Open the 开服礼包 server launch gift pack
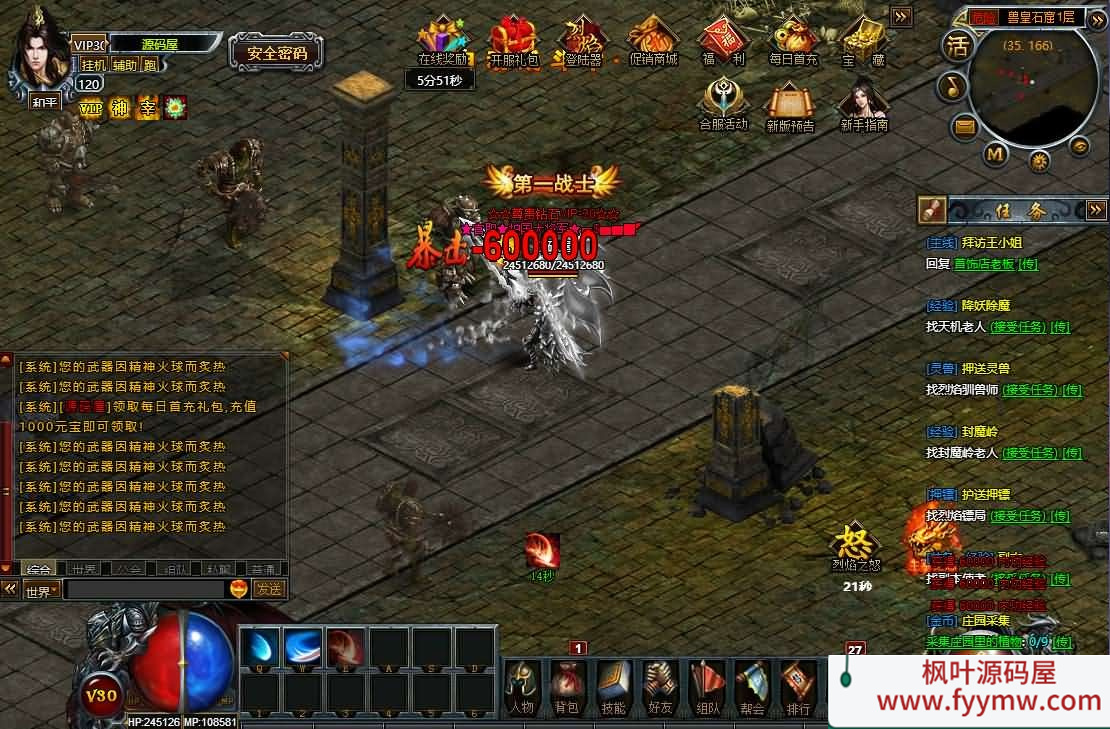This screenshot has width=1110, height=729. pyautogui.click(x=513, y=41)
